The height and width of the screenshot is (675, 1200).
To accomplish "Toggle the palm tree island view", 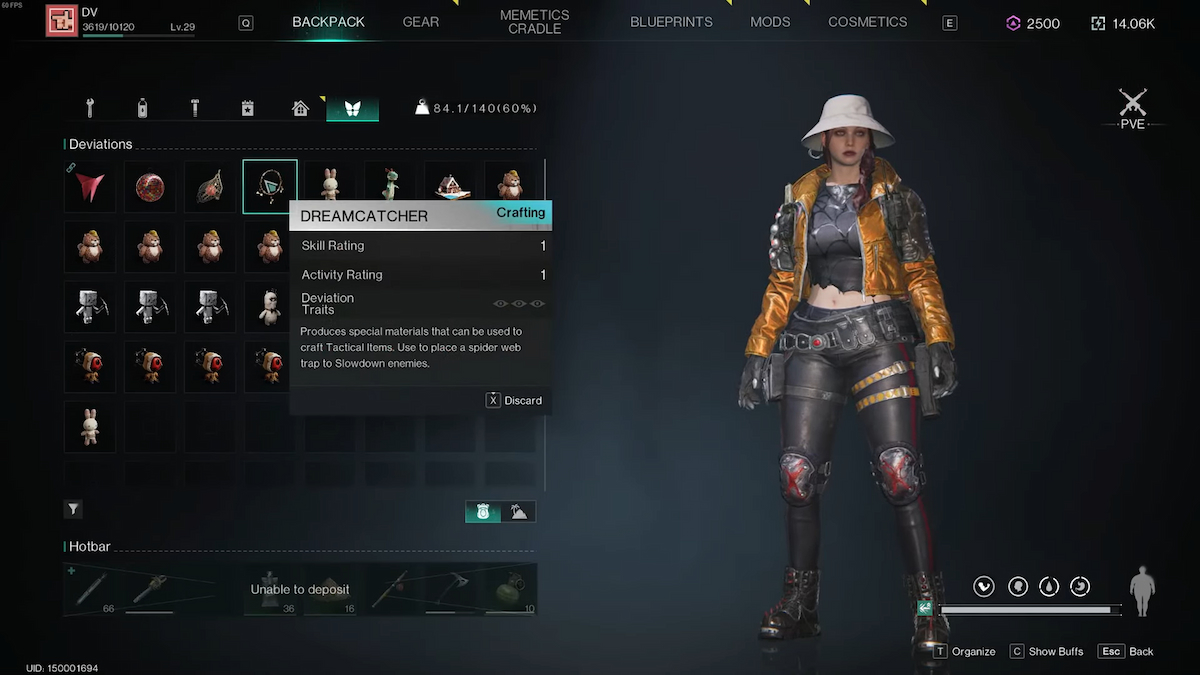I will (520, 511).
